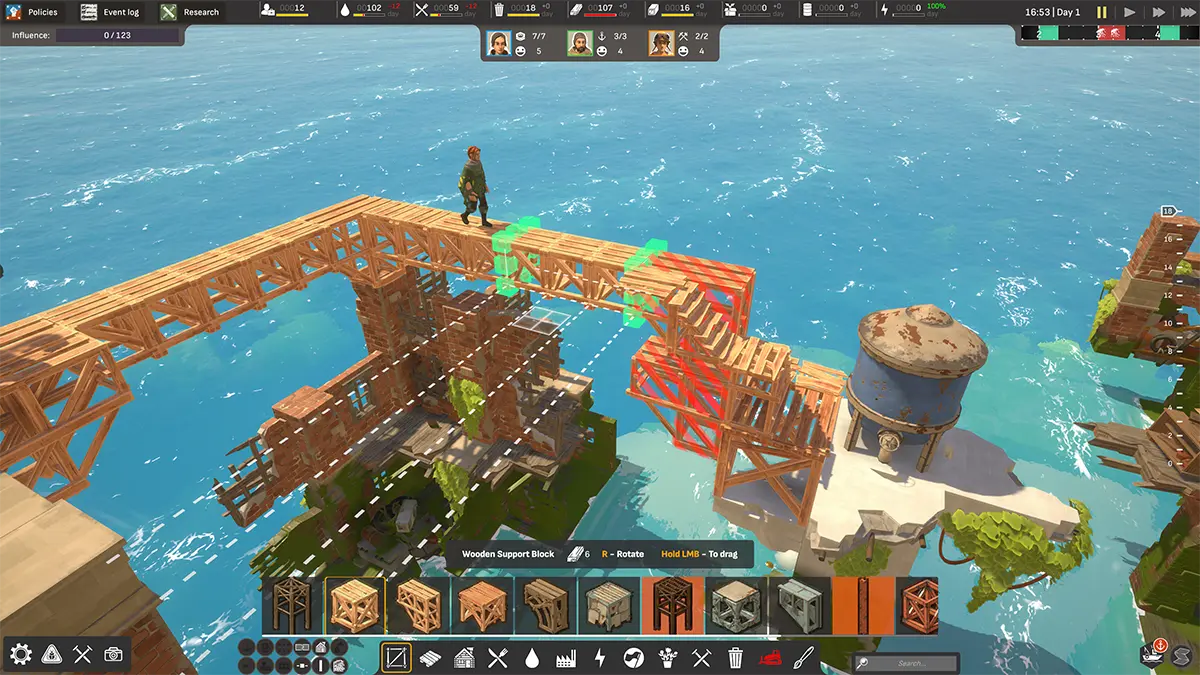Screen dimensions: 1200x675
Task: Open the camera photo mode
Action: 114,654
